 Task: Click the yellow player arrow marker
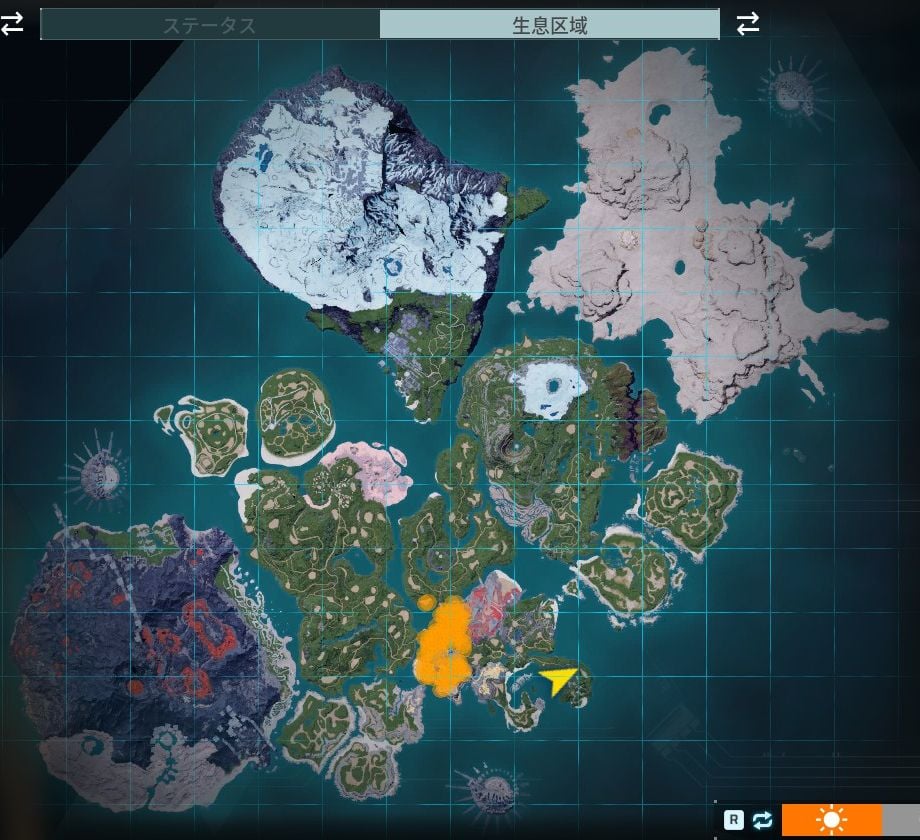tap(558, 680)
